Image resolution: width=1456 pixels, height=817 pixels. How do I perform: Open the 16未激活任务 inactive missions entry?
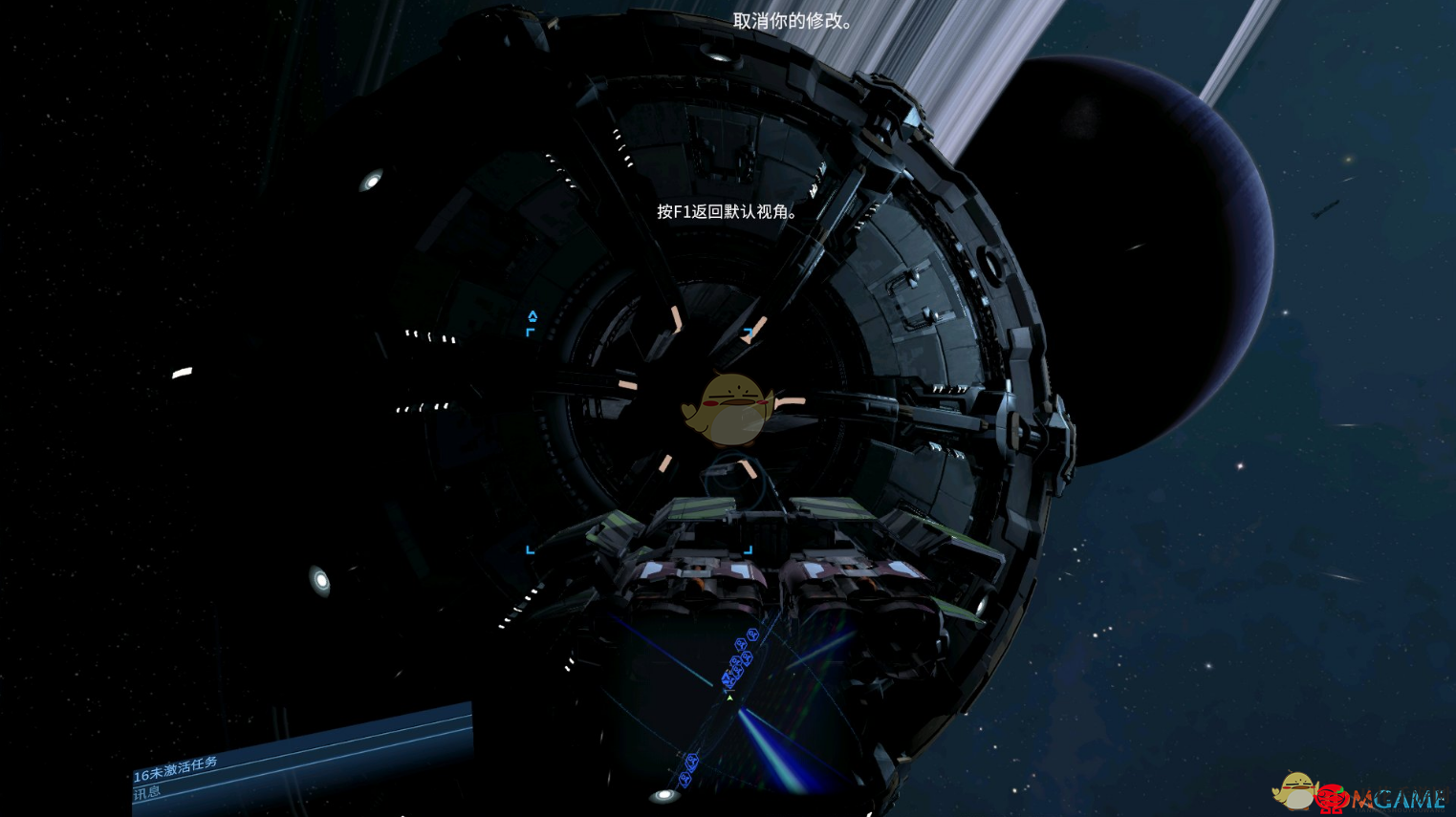point(176,768)
